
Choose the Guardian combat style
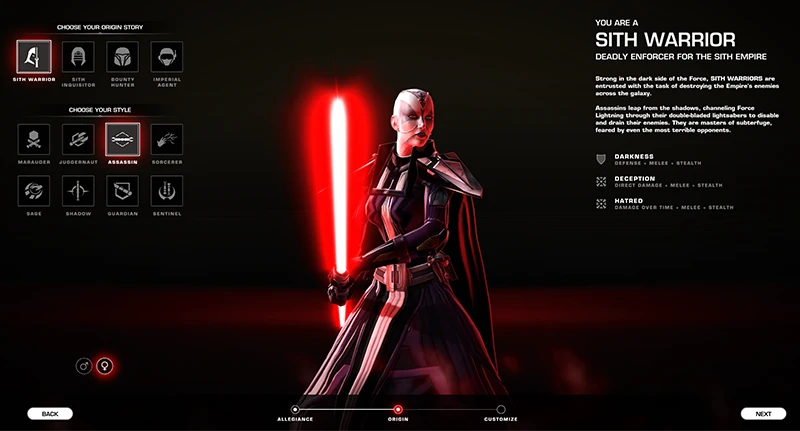pos(122,190)
